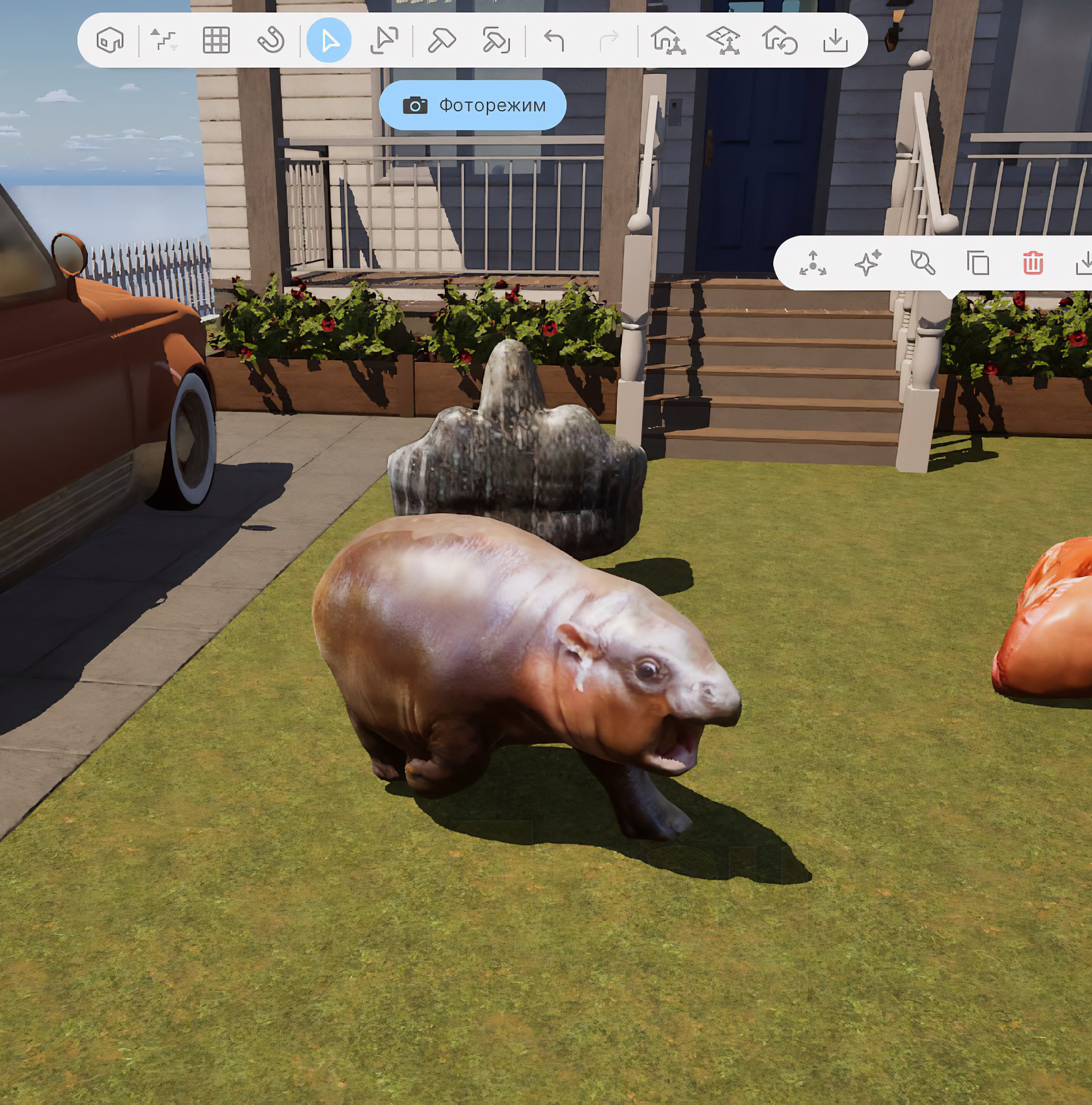Activate the single hammer tool
1092x1105 pixels.
click(441, 40)
